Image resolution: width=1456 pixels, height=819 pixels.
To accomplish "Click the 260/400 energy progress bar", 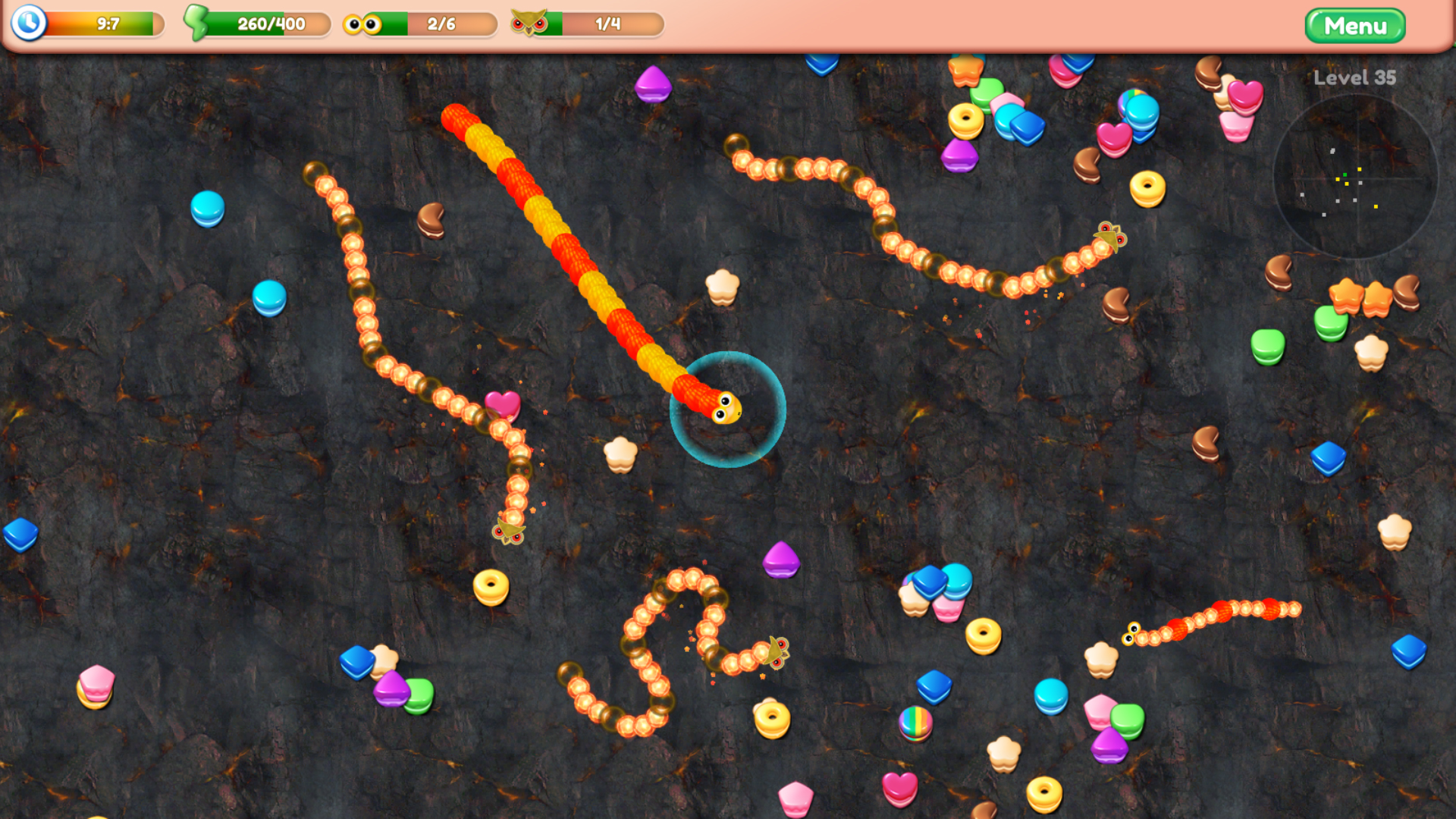I will [x=269, y=25].
